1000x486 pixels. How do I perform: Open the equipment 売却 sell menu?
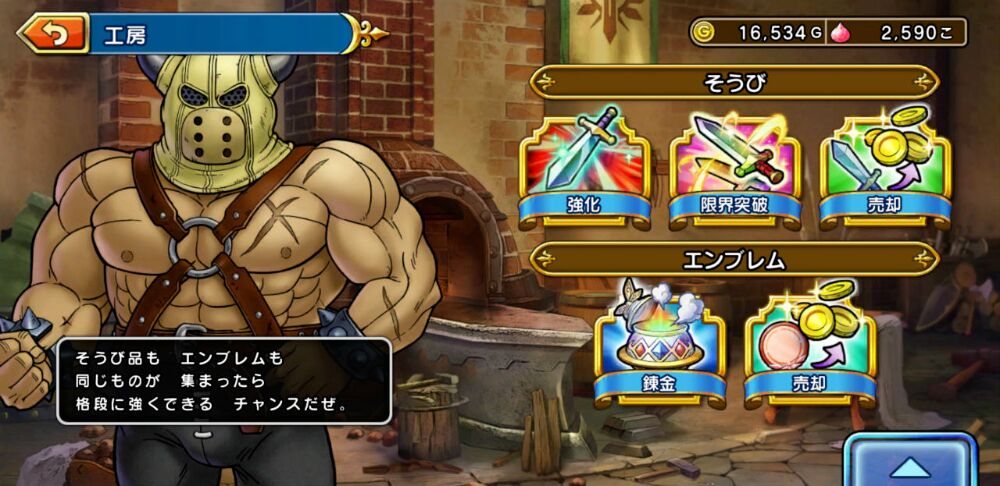click(885, 168)
